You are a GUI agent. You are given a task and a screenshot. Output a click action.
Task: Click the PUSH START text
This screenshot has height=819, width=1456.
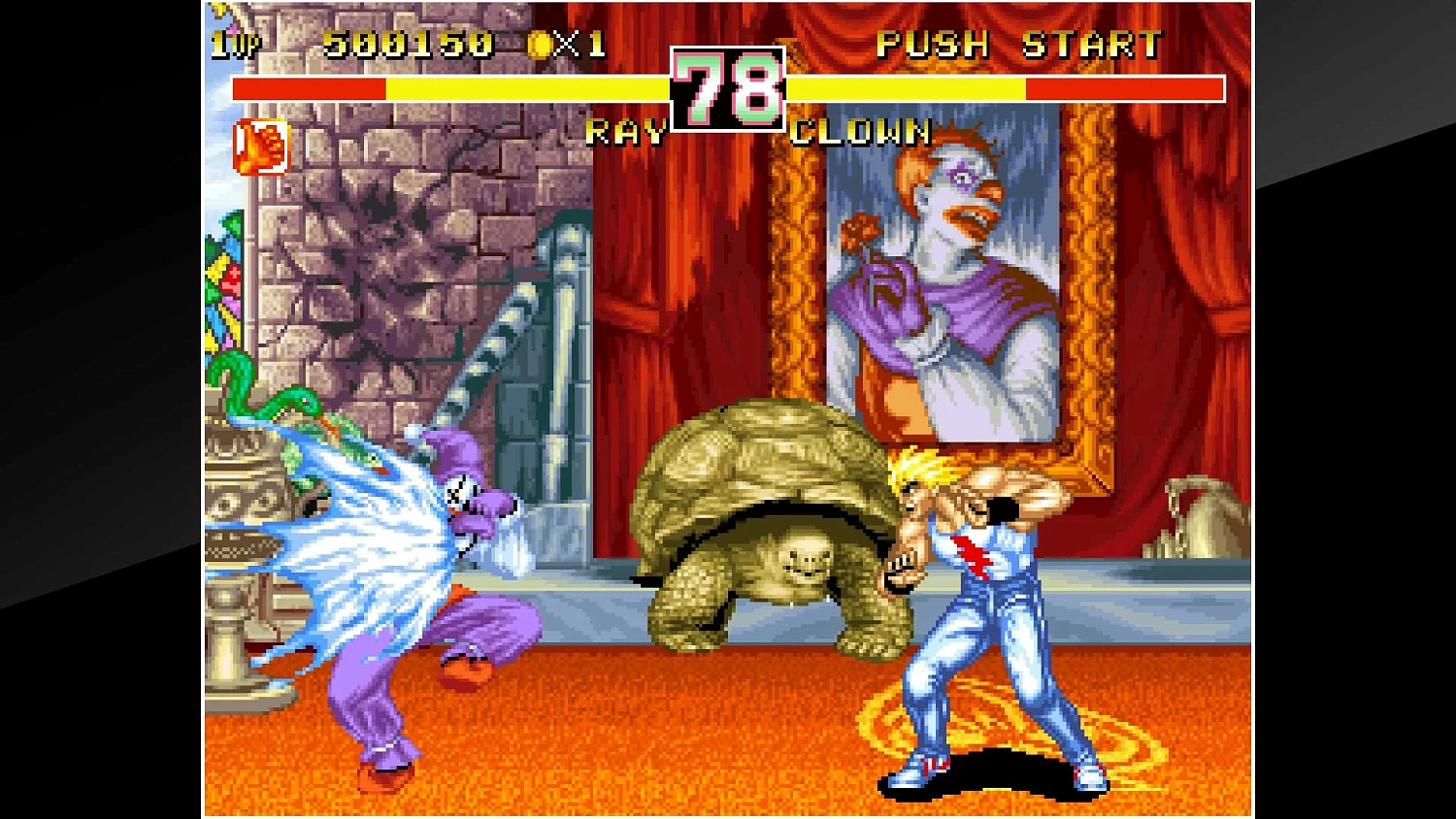coord(1019,44)
